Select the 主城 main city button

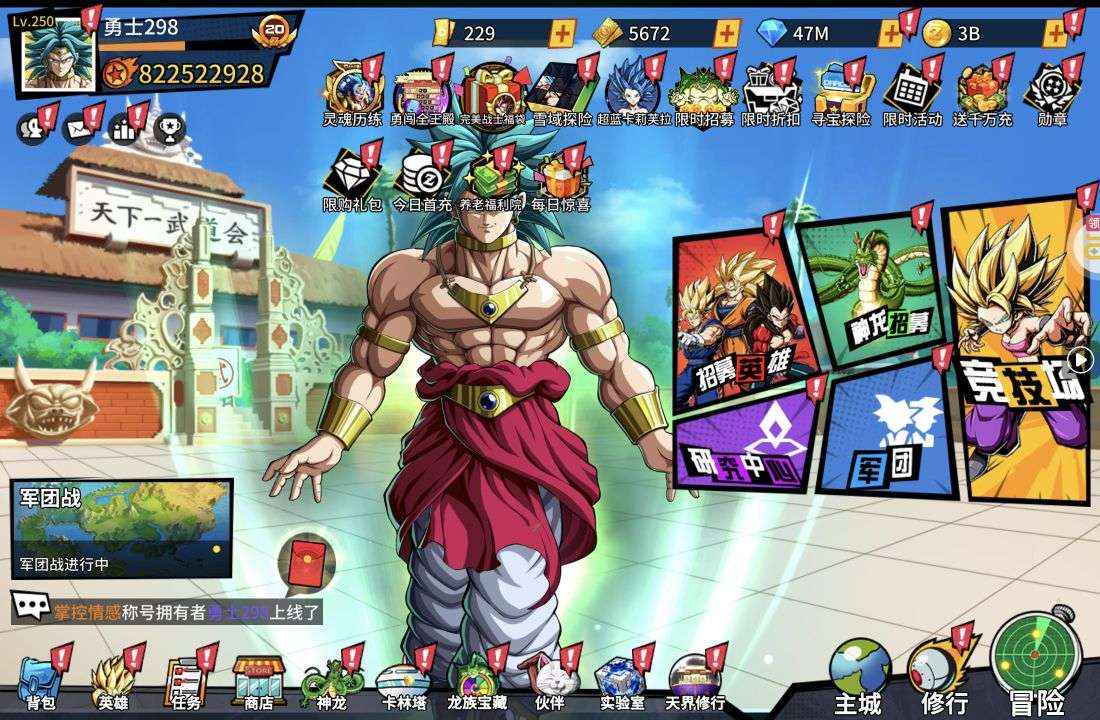(859, 675)
